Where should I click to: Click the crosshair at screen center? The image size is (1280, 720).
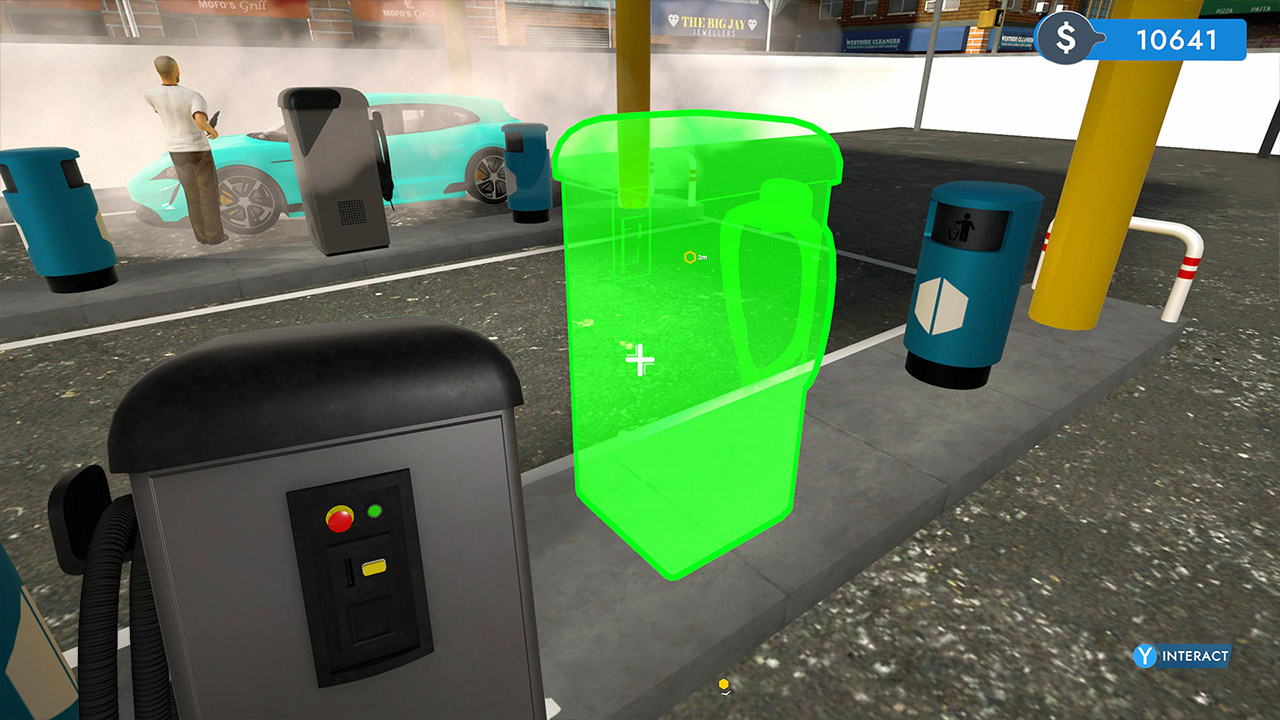click(x=640, y=360)
